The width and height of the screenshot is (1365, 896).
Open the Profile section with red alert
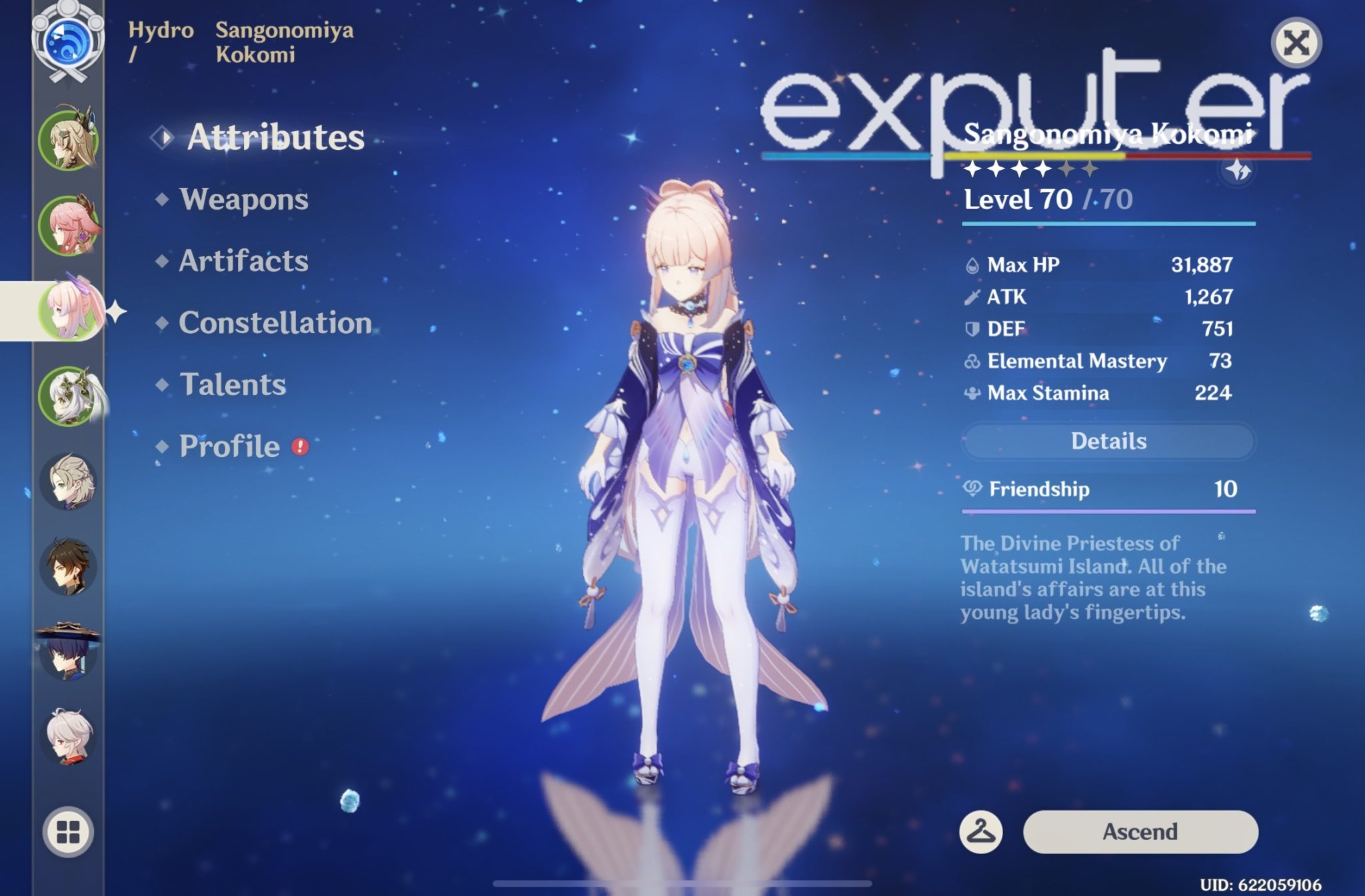229,447
